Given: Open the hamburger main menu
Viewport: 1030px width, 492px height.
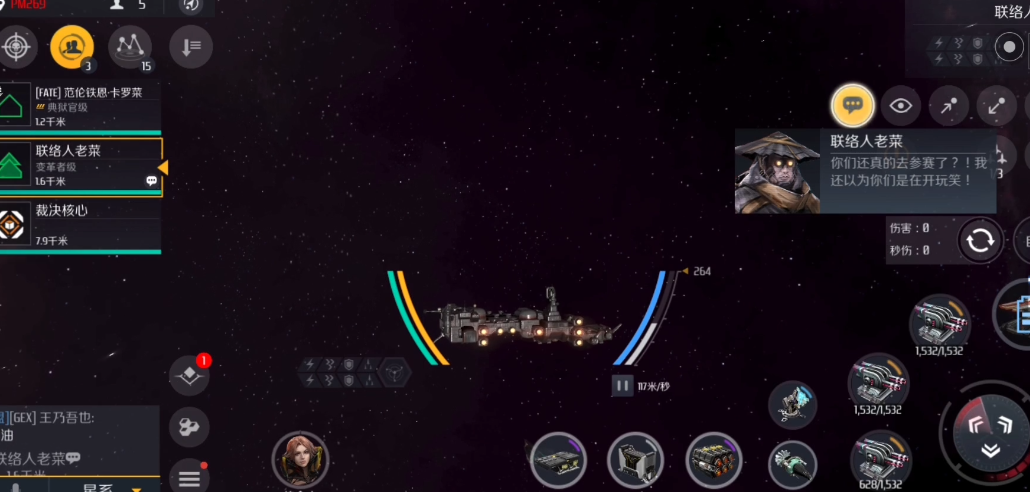Looking at the screenshot, I should click(189, 478).
